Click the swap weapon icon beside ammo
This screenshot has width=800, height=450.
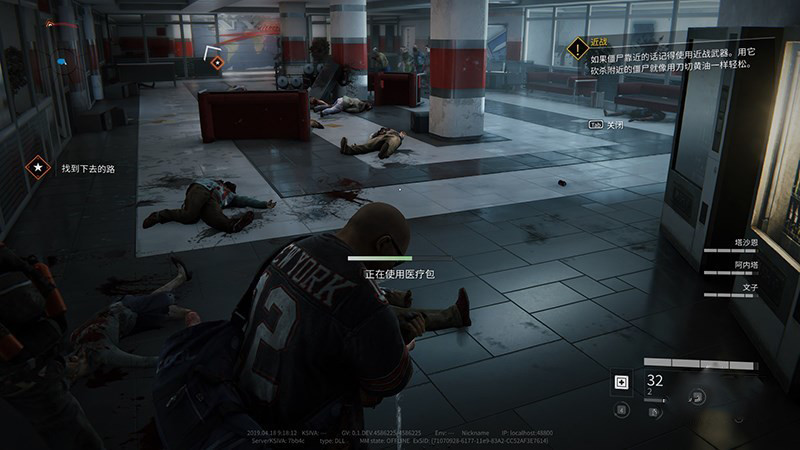tap(694, 396)
